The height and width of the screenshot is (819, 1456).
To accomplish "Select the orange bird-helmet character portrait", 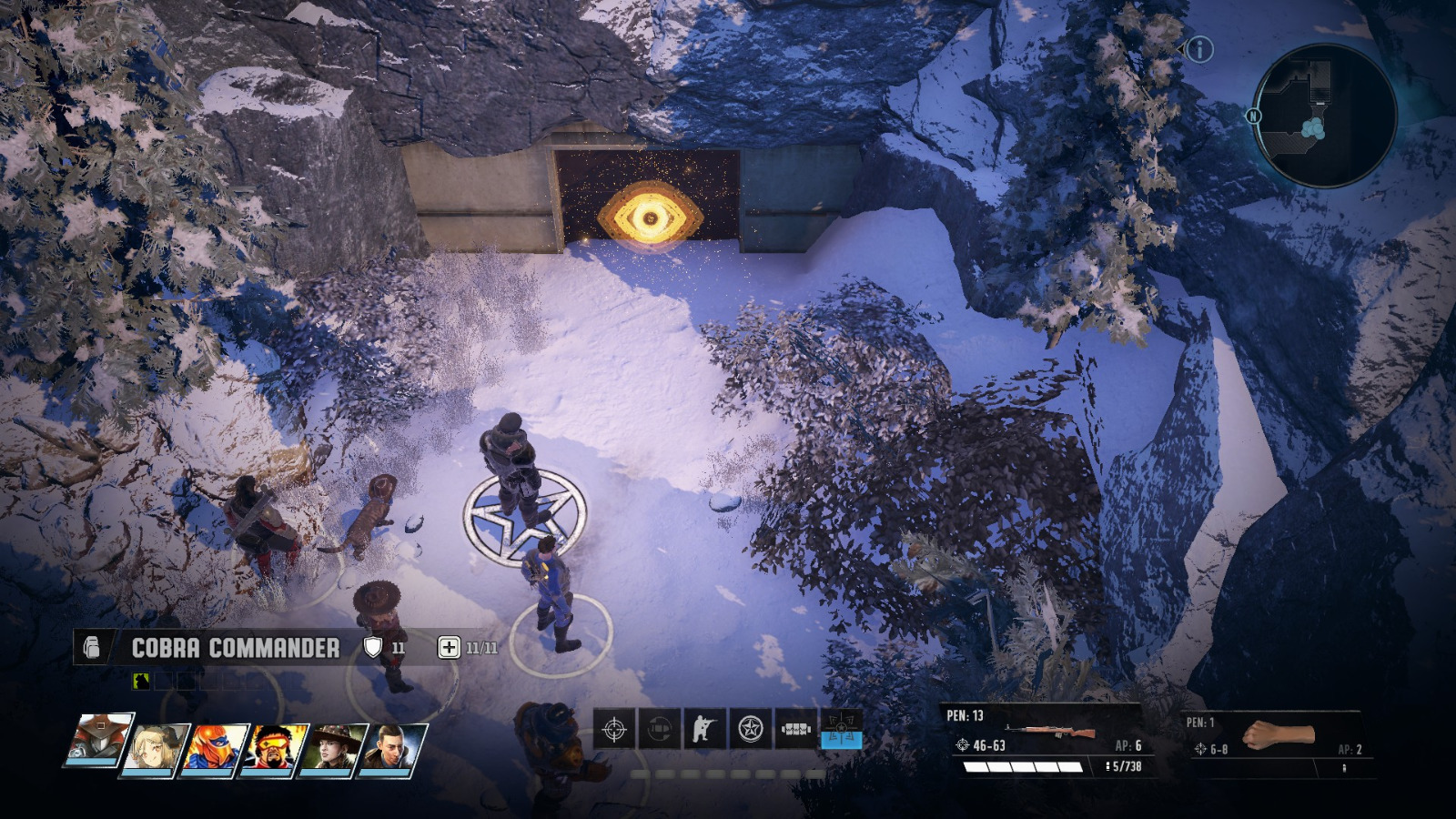I will 210,750.
